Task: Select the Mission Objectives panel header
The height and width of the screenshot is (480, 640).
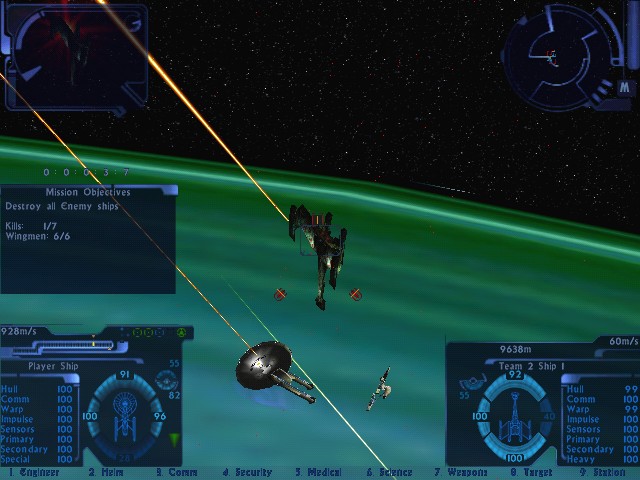Action: click(x=88, y=191)
